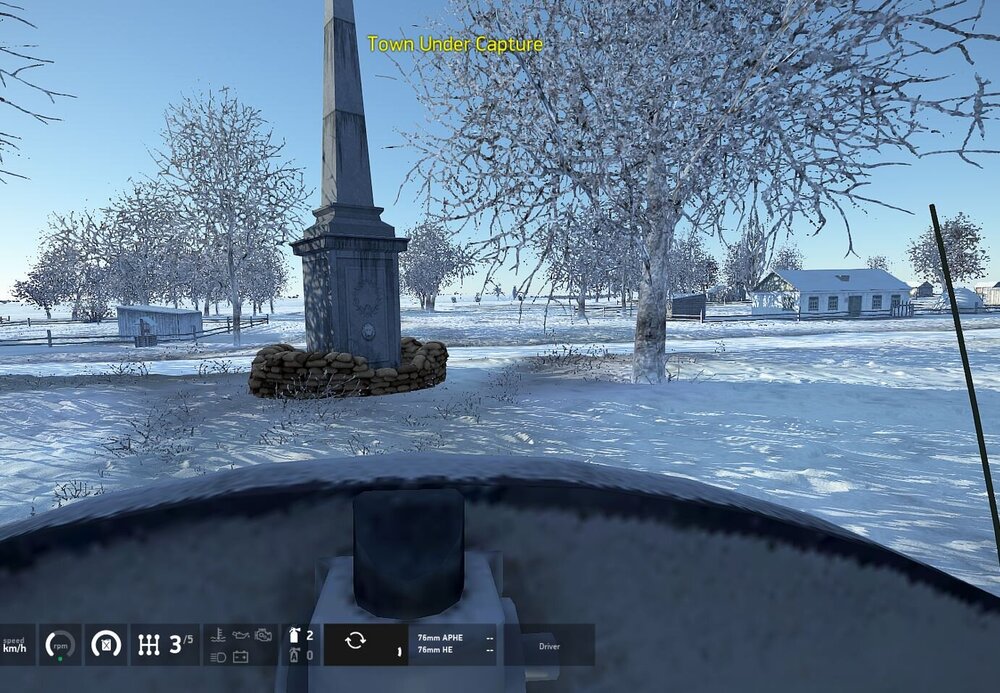1000x693 pixels.
Task: Click the gear shift pattern icon
Action: click(x=149, y=645)
